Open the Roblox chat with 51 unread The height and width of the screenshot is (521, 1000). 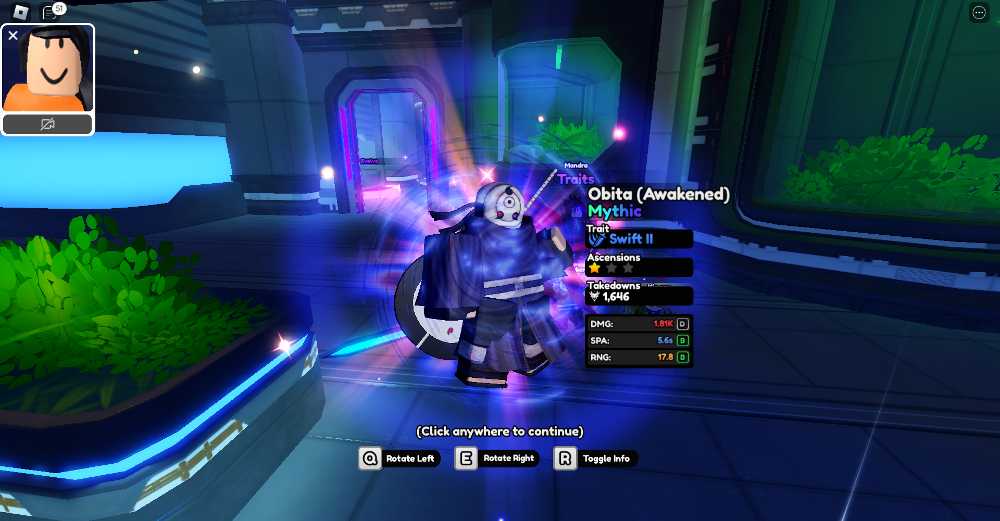50,12
